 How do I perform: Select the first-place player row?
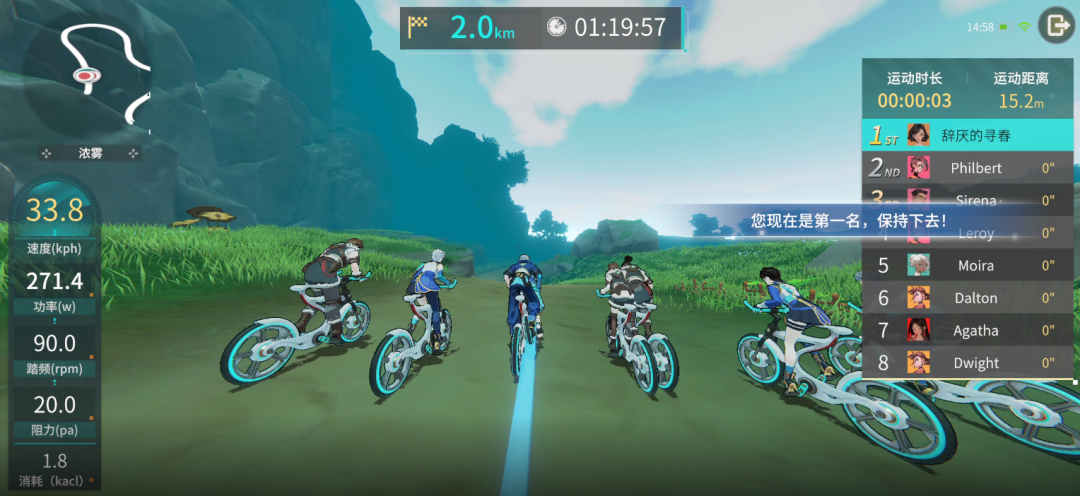967,135
